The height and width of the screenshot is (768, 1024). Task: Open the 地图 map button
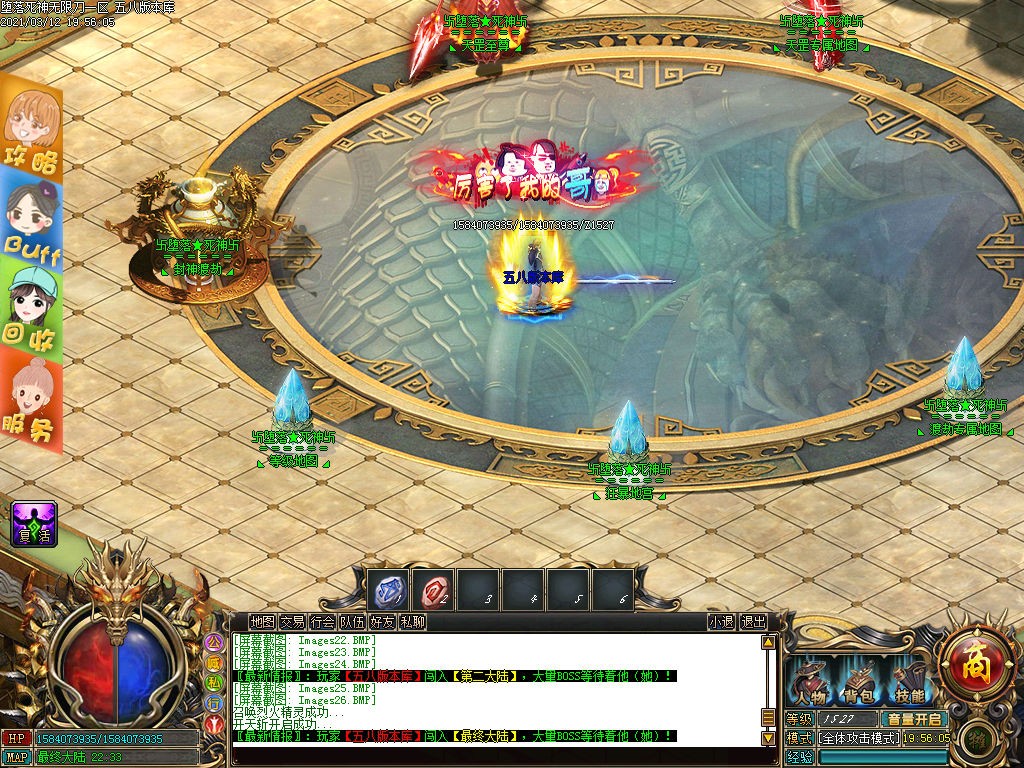coord(262,622)
